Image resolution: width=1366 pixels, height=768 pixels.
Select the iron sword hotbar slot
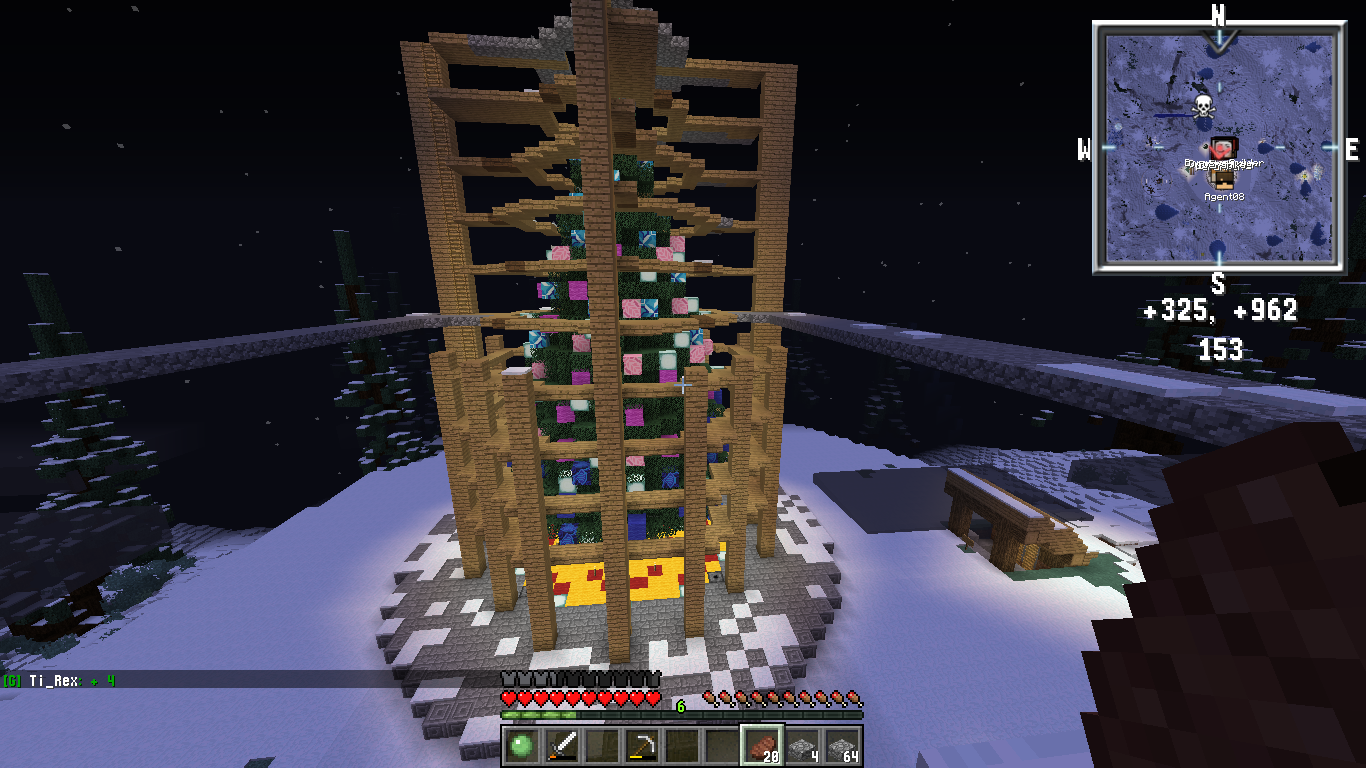560,745
